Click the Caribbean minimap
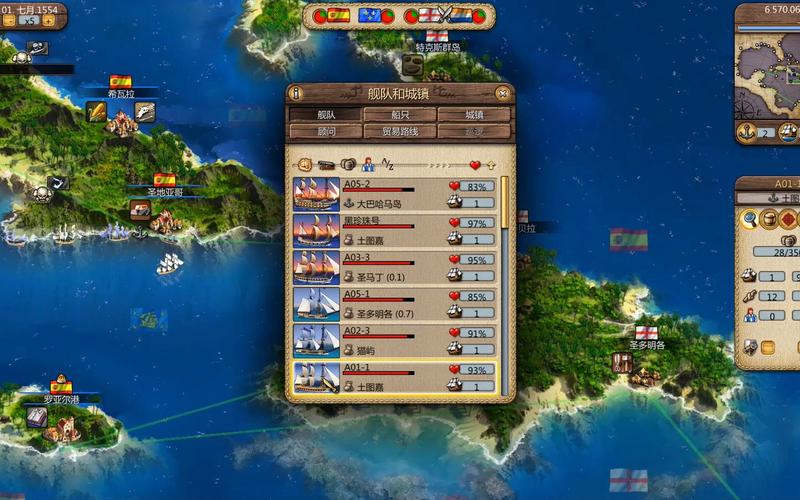Viewport: 800px width, 500px height. click(770, 75)
